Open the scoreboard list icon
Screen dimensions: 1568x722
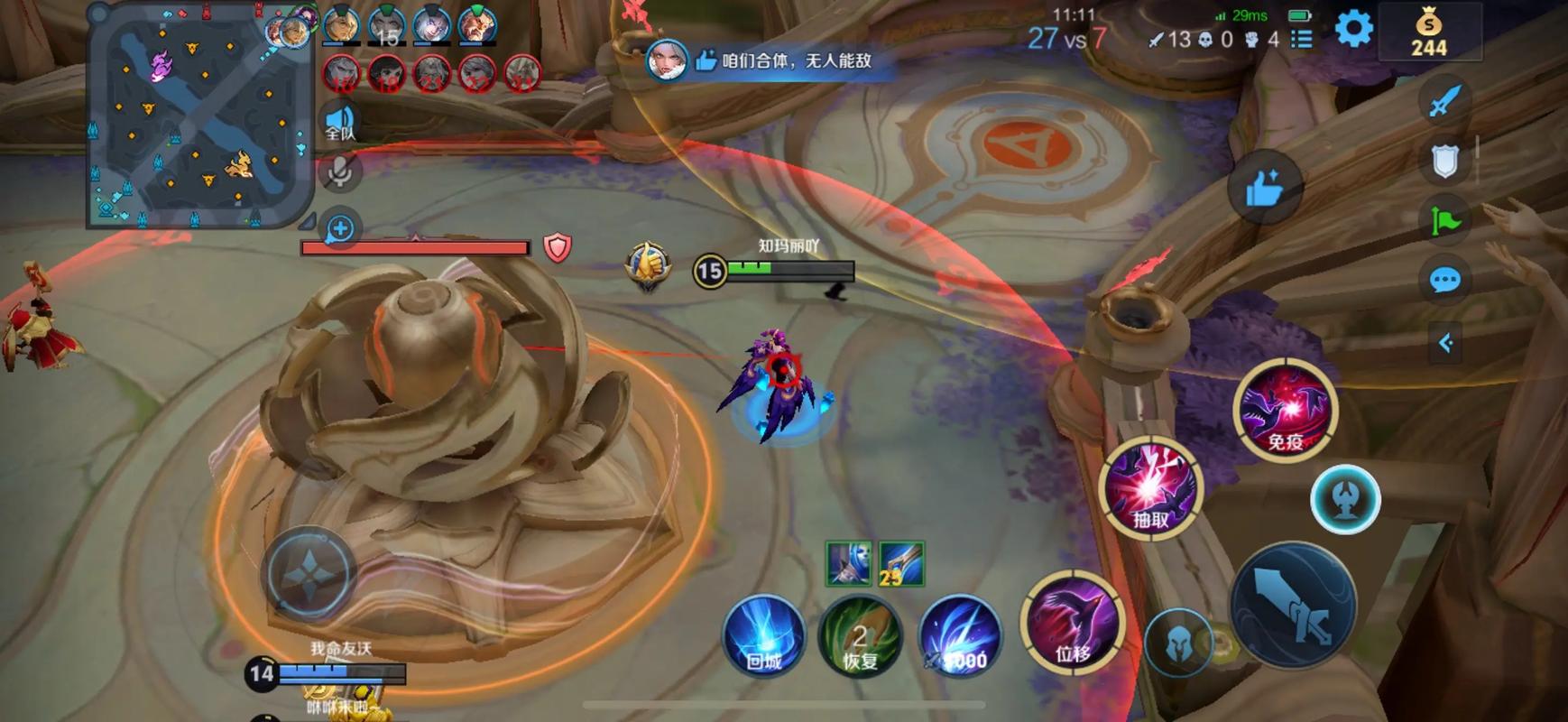tap(1301, 39)
